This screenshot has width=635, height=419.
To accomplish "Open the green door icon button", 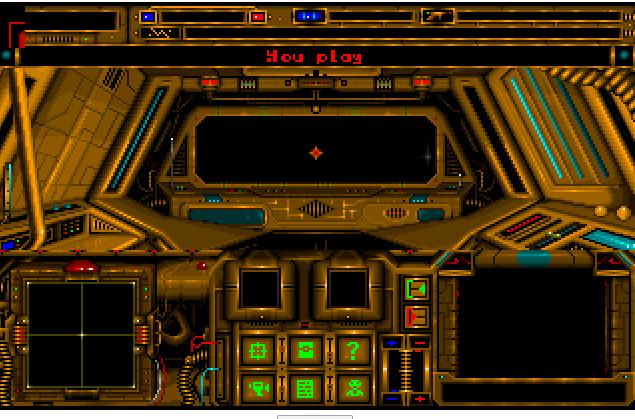I will [305, 351].
